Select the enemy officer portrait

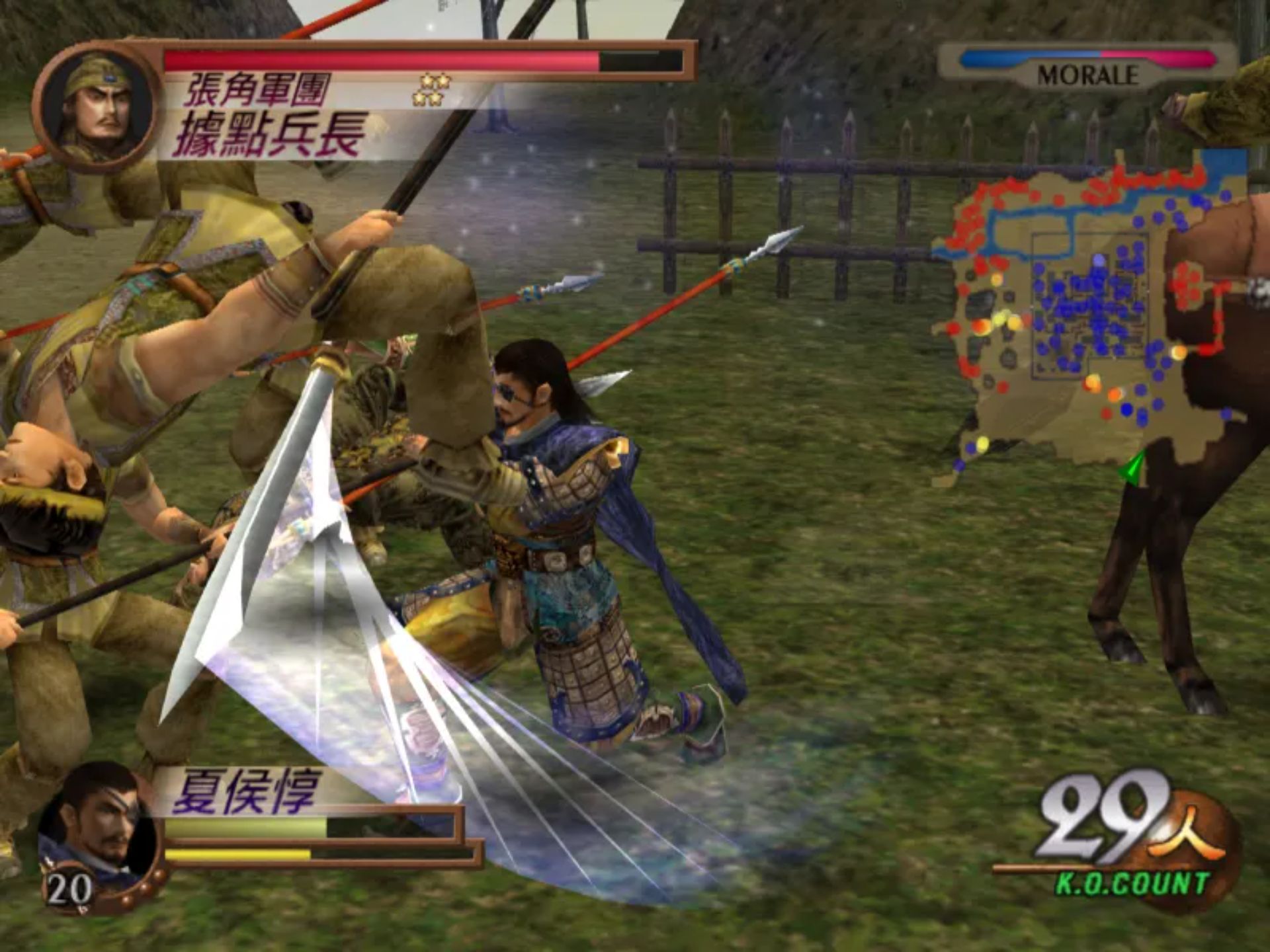click(97, 106)
